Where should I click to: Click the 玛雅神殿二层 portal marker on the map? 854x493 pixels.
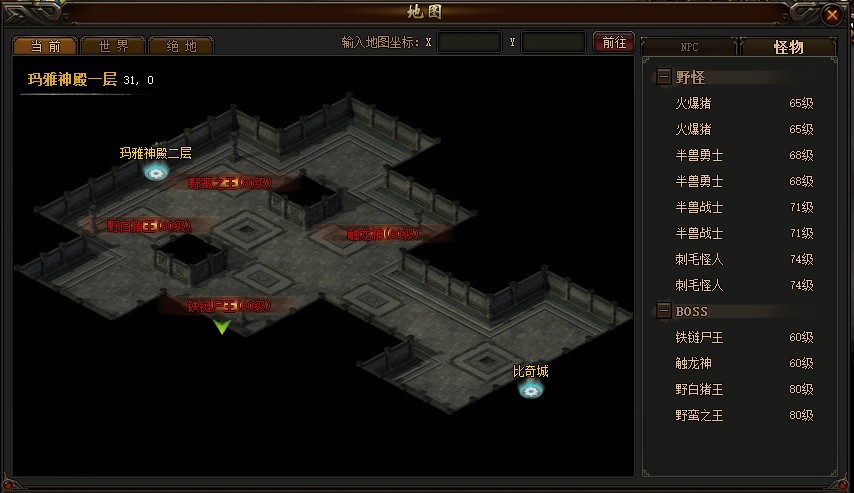155,171
